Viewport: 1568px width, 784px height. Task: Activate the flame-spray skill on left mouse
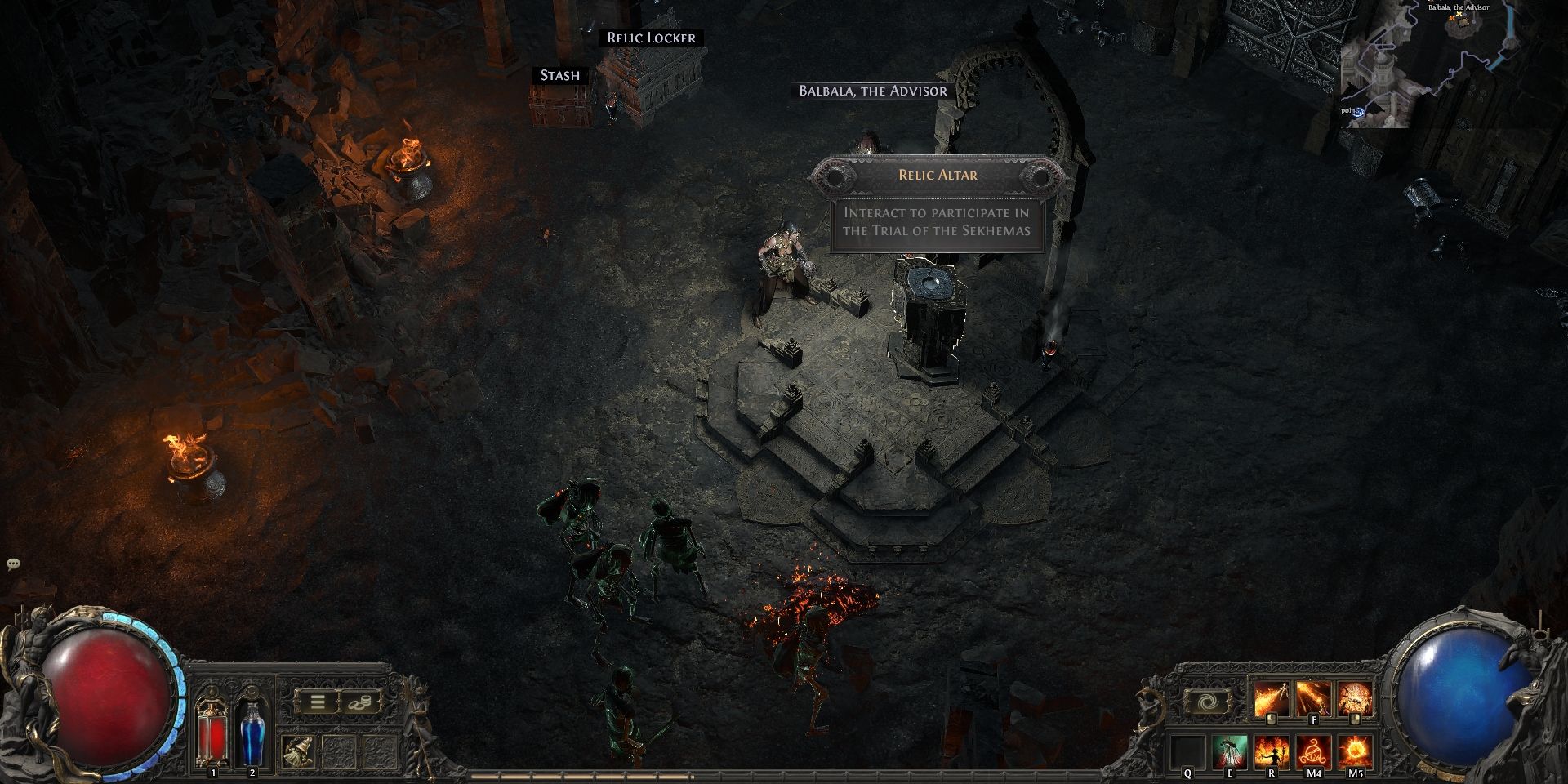pyautogui.click(x=1271, y=701)
